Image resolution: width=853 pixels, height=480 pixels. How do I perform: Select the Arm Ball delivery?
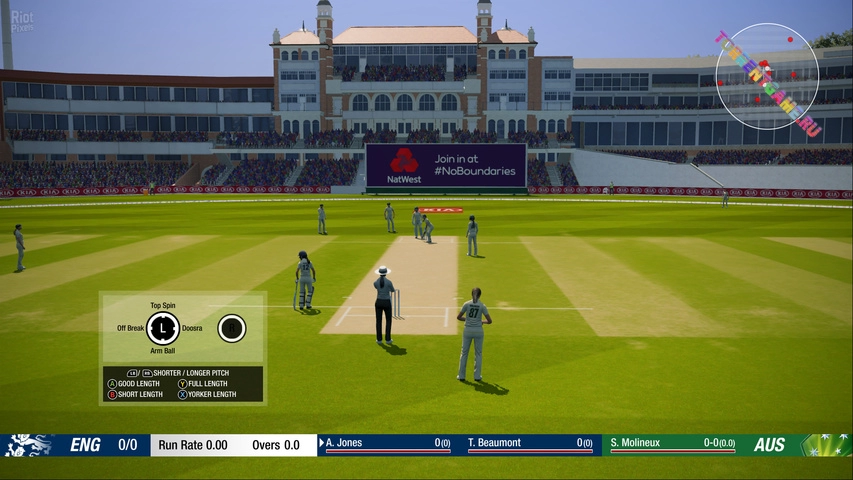[x=162, y=351]
